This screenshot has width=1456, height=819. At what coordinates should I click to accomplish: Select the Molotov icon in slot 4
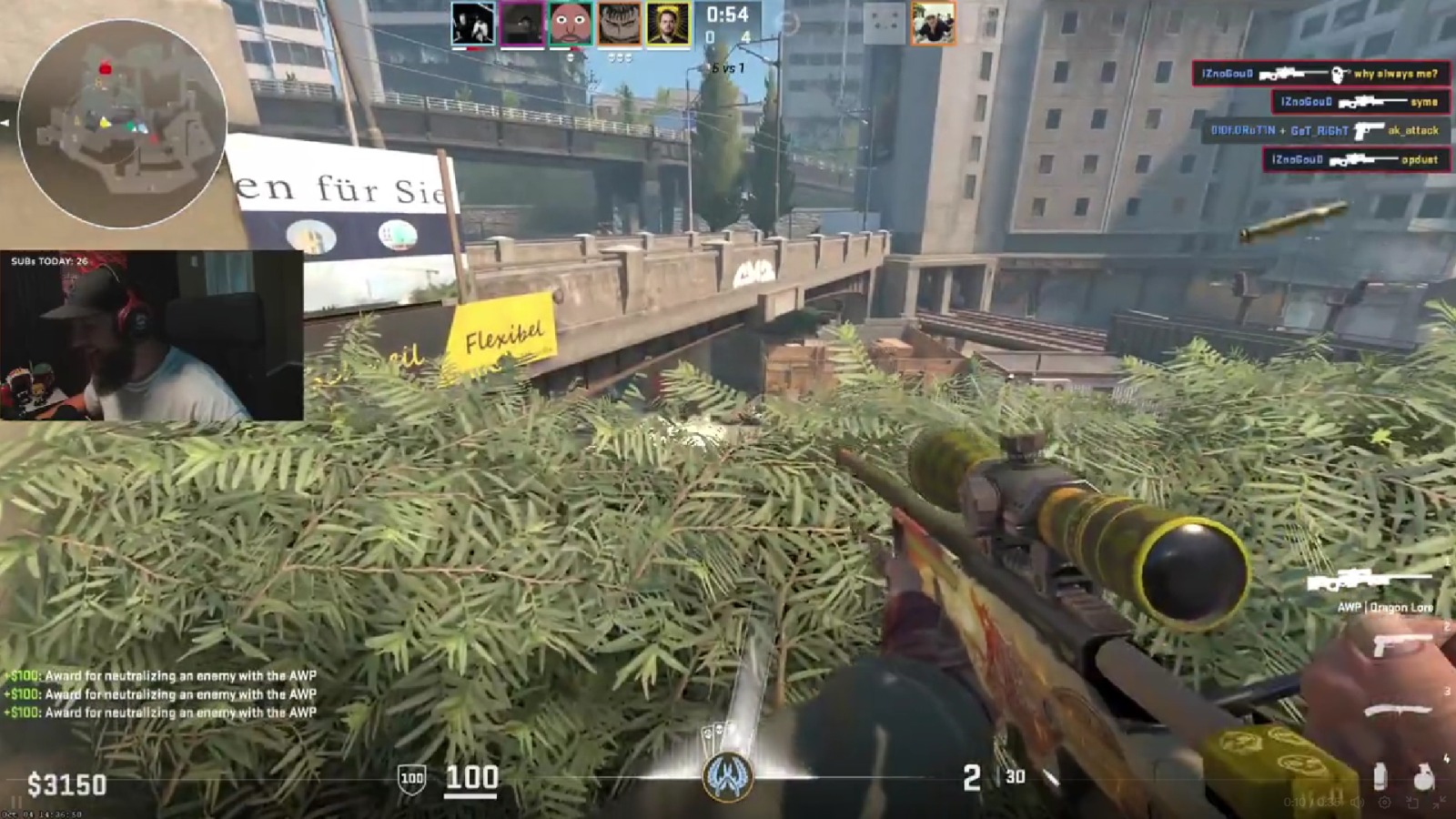click(1379, 773)
